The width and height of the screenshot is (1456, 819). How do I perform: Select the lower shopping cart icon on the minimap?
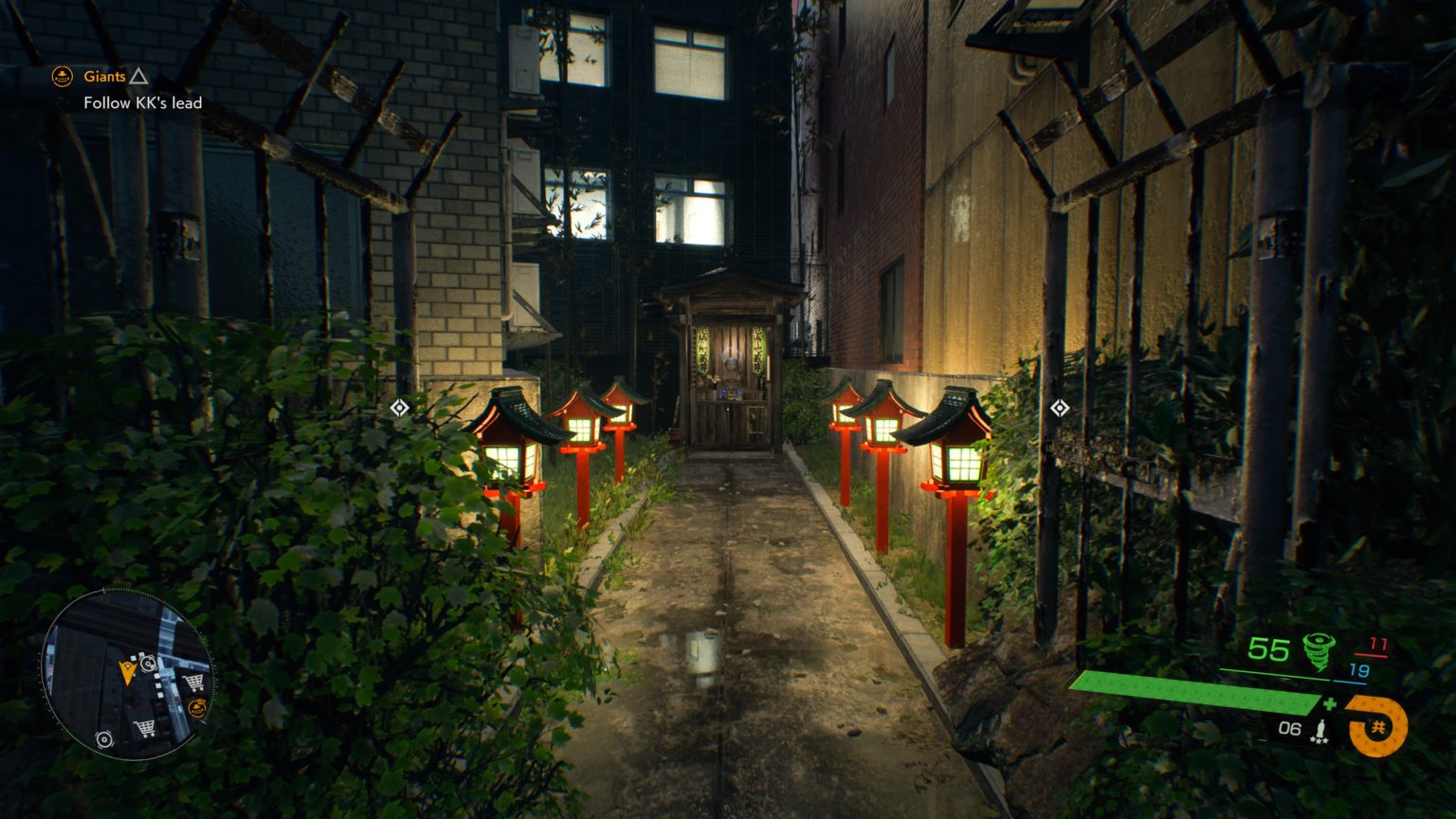tap(145, 727)
